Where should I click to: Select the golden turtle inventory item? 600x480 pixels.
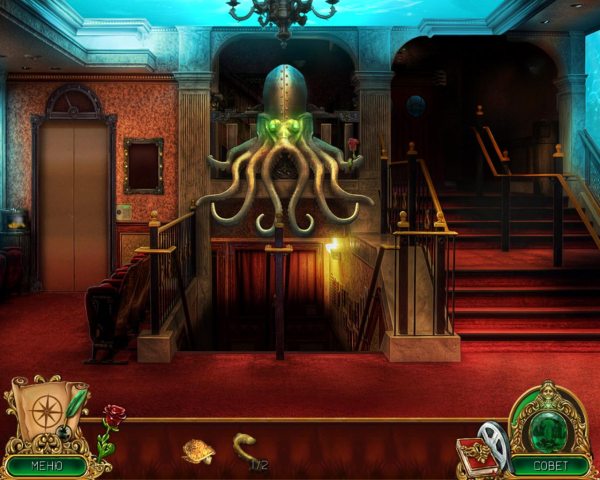[198, 451]
